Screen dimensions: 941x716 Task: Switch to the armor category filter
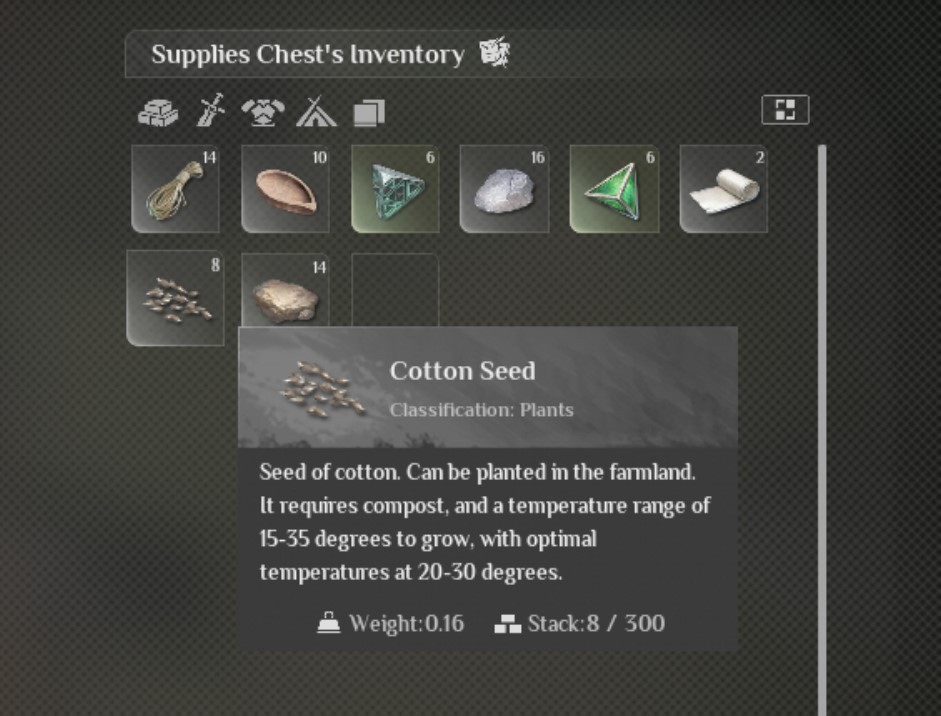(263, 113)
